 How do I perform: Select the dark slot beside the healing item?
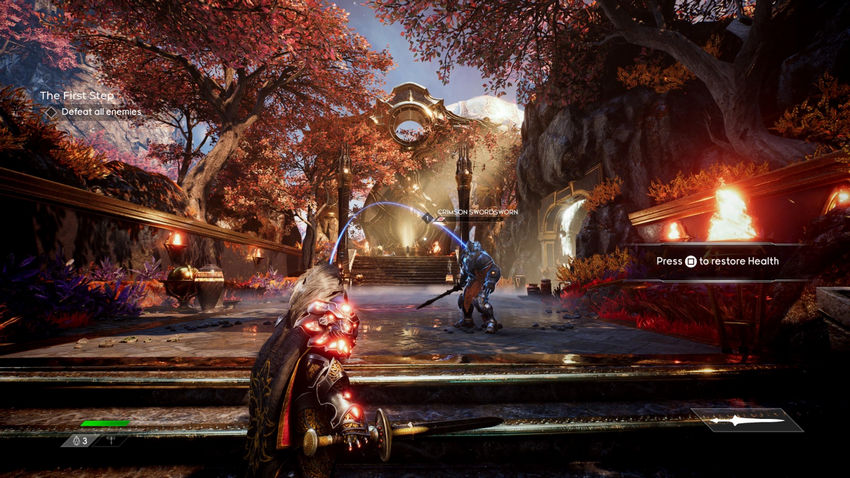pos(111,440)
